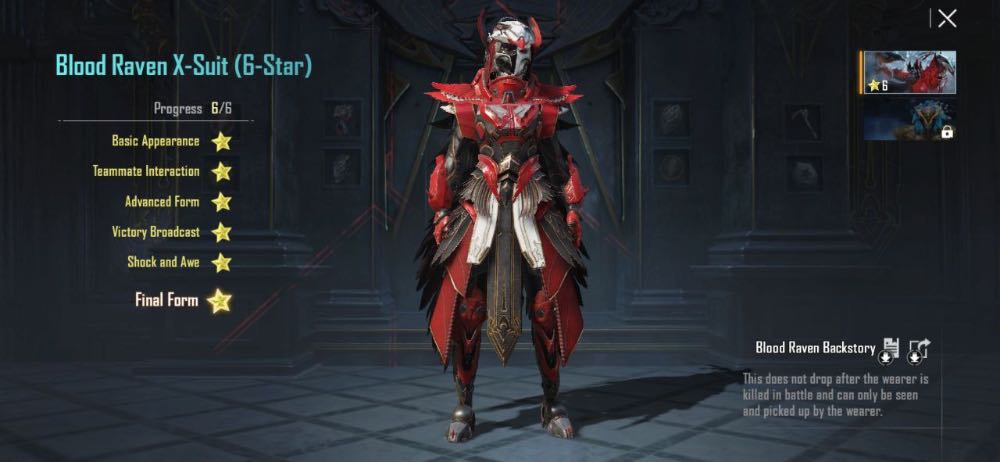This screenshot has width=1000, height=462.
Task: Choose the Teammate Interaction star
Action: click(x=221, y=171)
